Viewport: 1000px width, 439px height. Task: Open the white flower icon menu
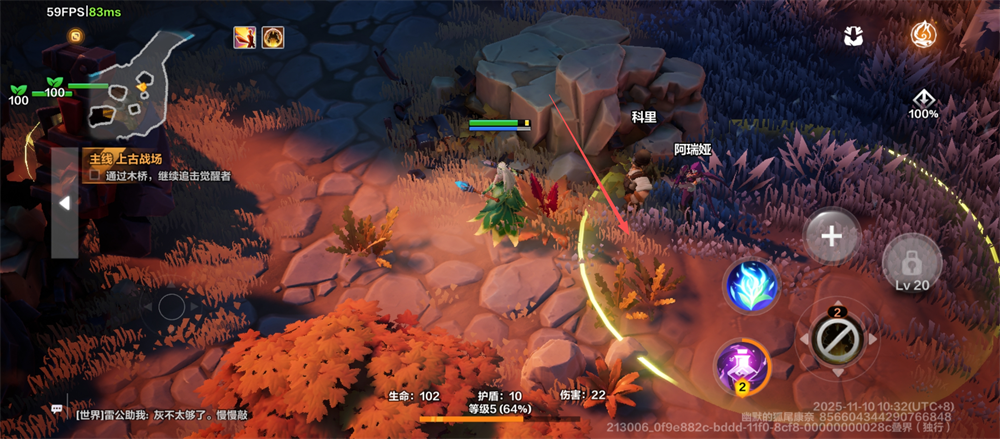tap(853, 36)
